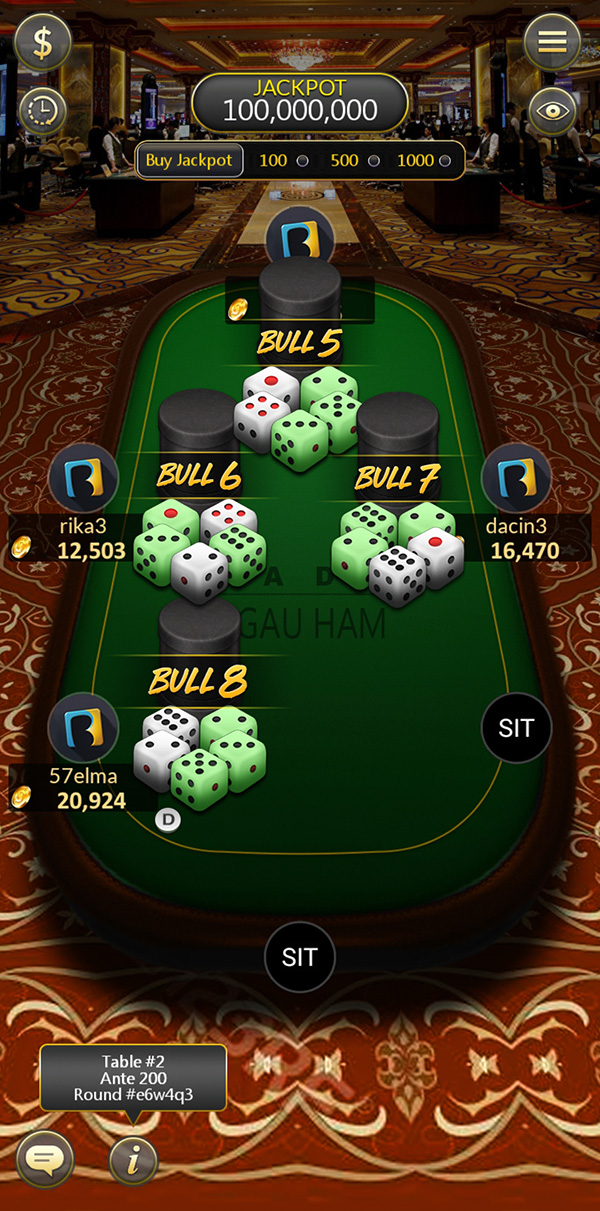Open the dollar sign cashier button
Image resolution: width=600 pixels, height=1211 pixels.
coord(43,44)
